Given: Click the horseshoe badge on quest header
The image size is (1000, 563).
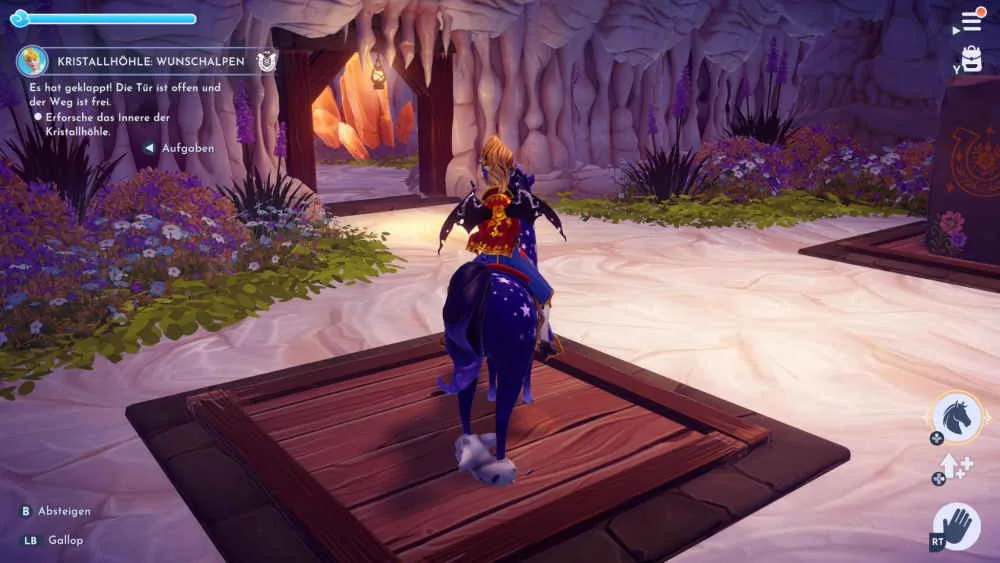Looking at the screenshot, I should click(x=266, y=61).
